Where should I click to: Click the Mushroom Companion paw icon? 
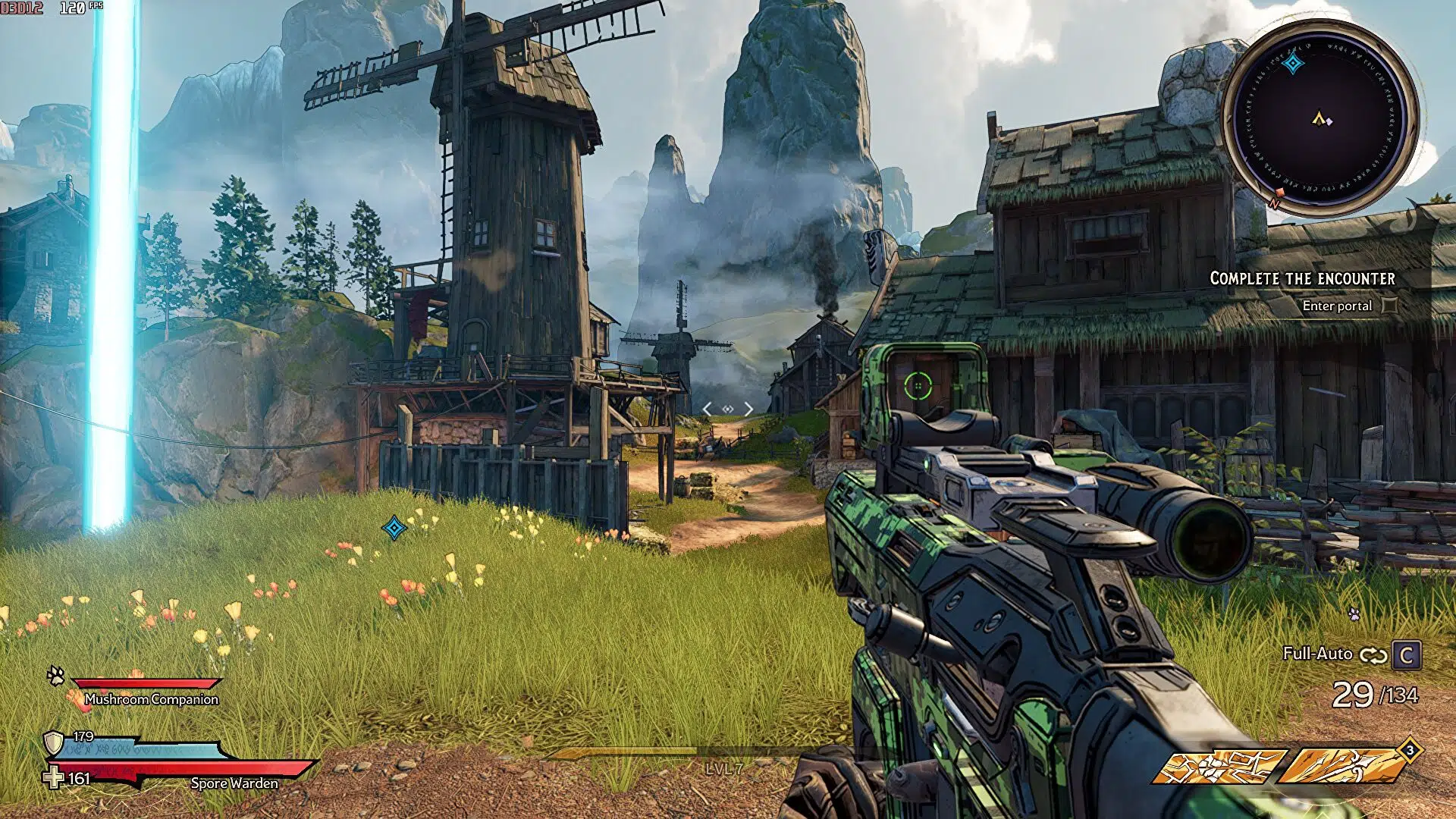pos(55,675)
